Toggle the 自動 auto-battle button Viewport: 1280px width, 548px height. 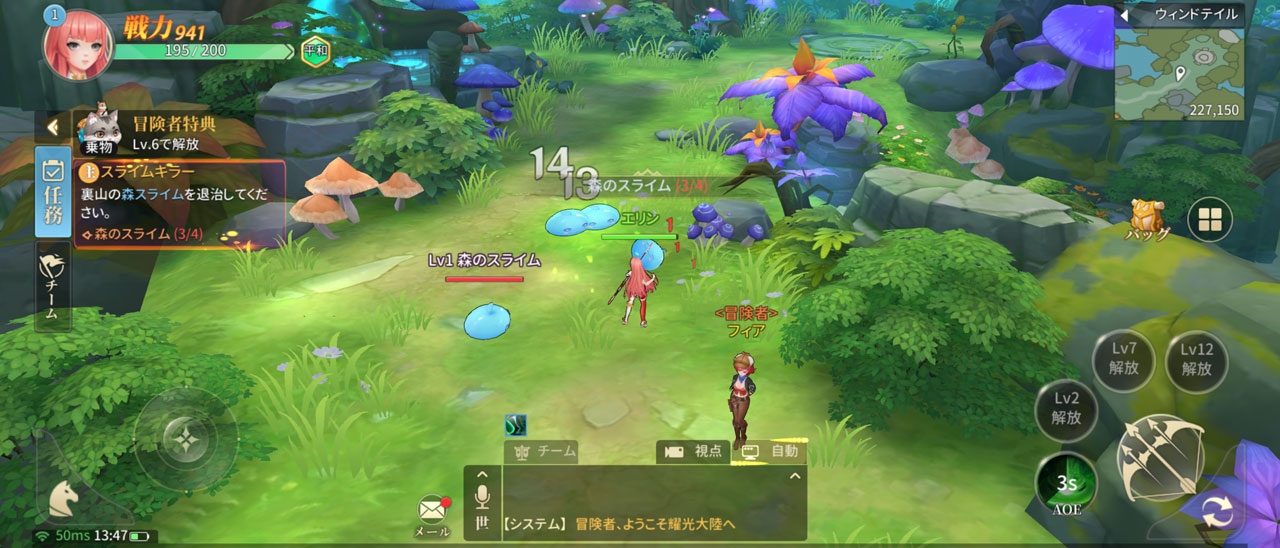pyautogui.click(x=771, y=451)
